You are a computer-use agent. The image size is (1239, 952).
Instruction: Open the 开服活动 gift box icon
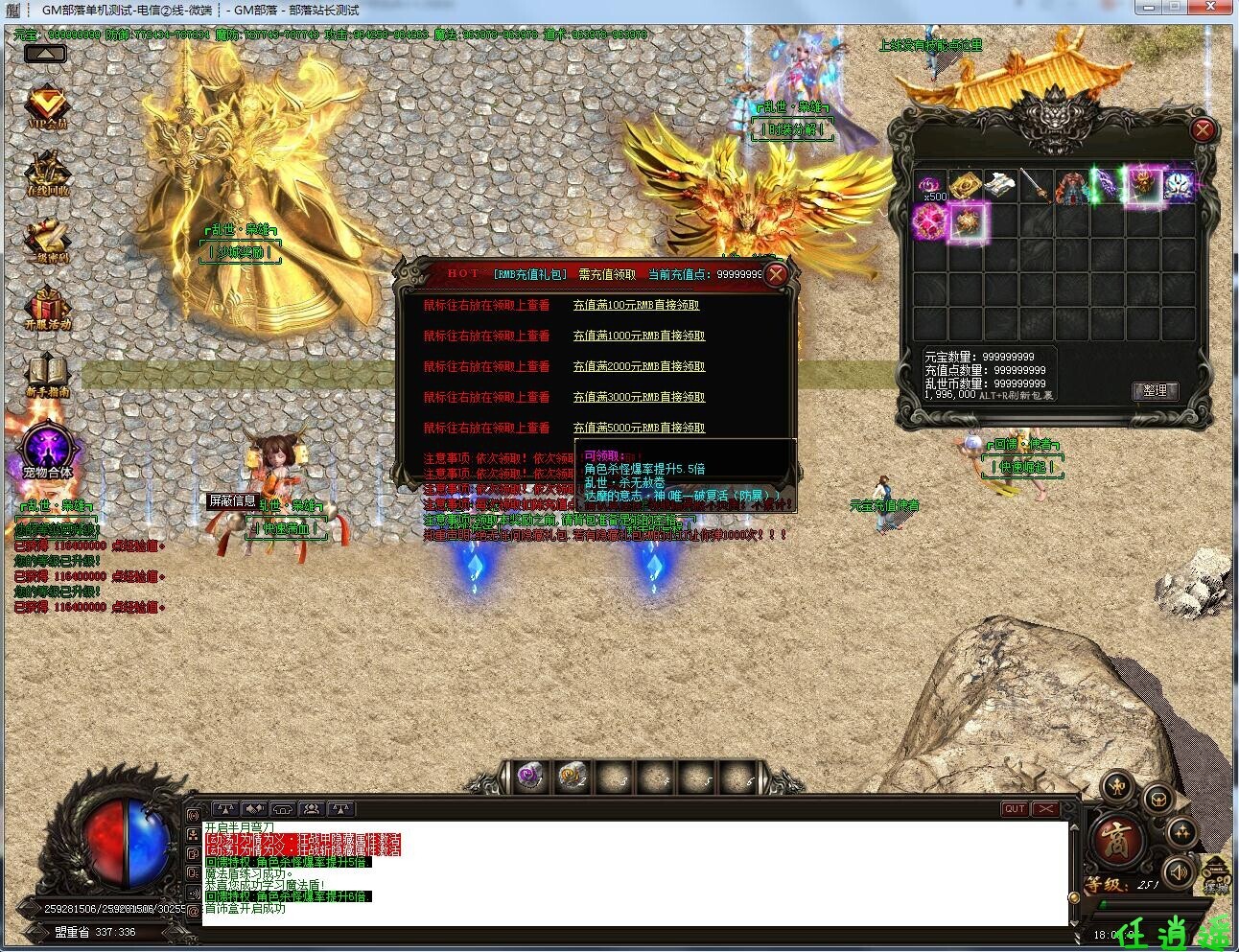(x=47, y=309)
